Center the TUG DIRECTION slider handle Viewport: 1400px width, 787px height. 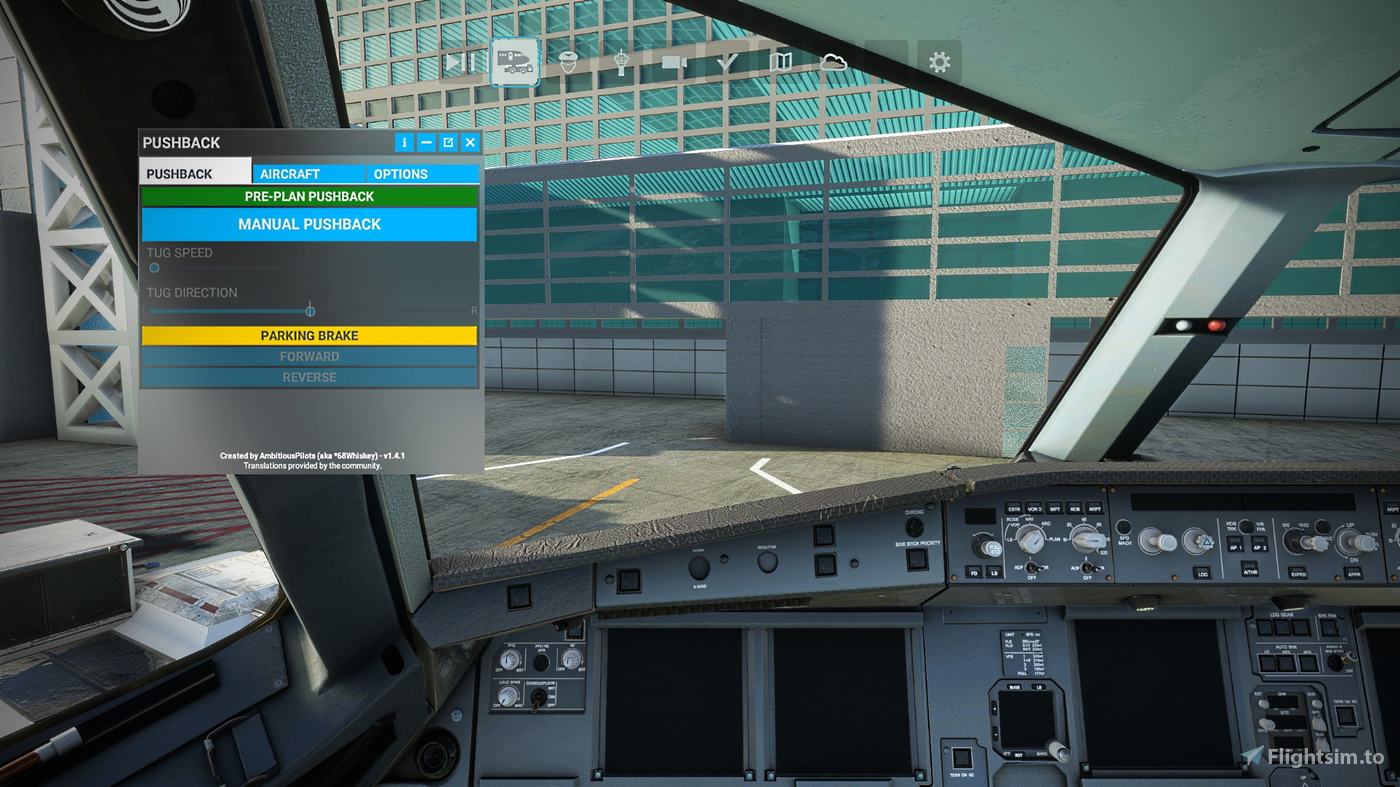(310, 310)
